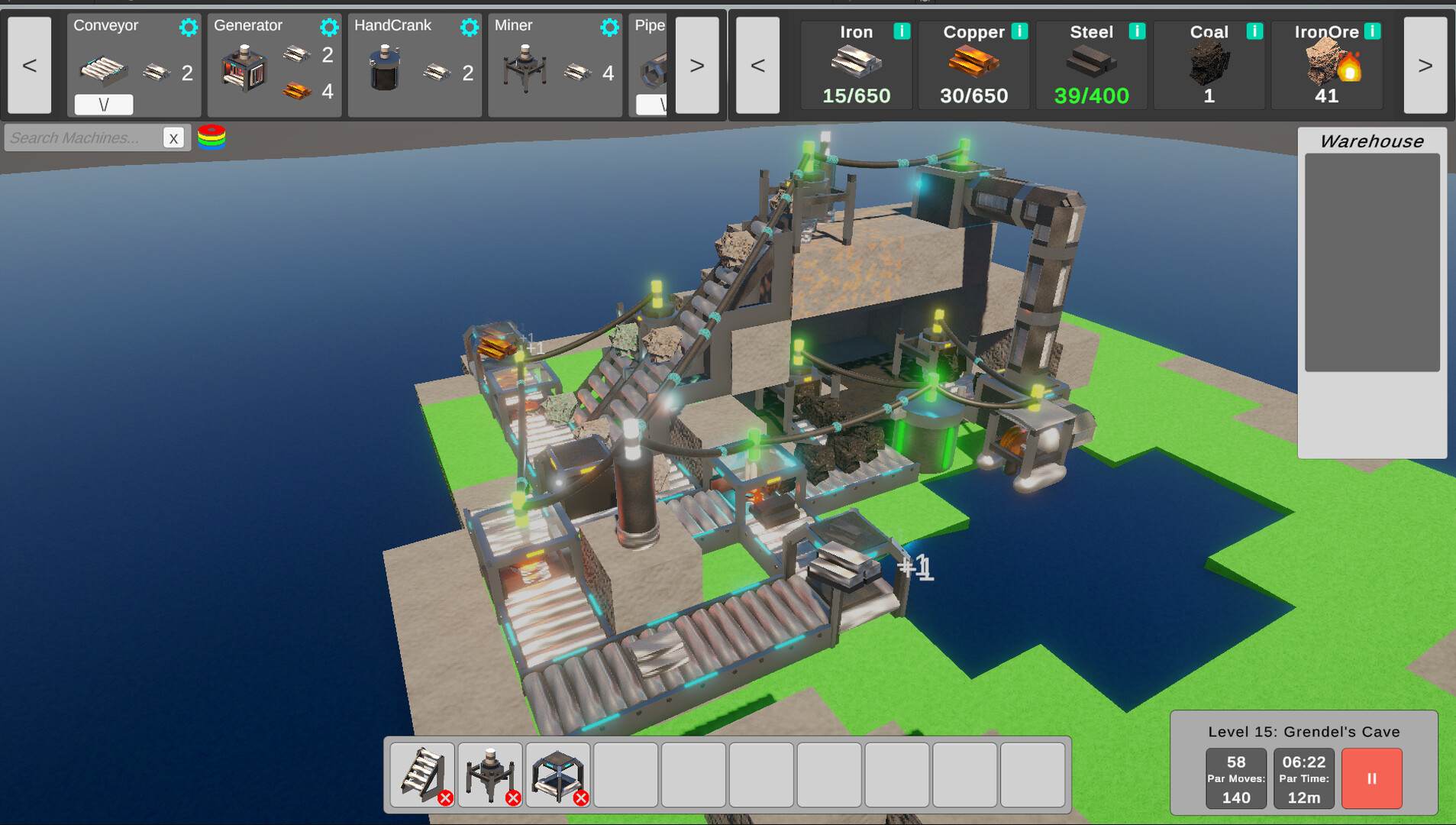
Task: Select the Generator machine icon
Action: coord(243,69)
